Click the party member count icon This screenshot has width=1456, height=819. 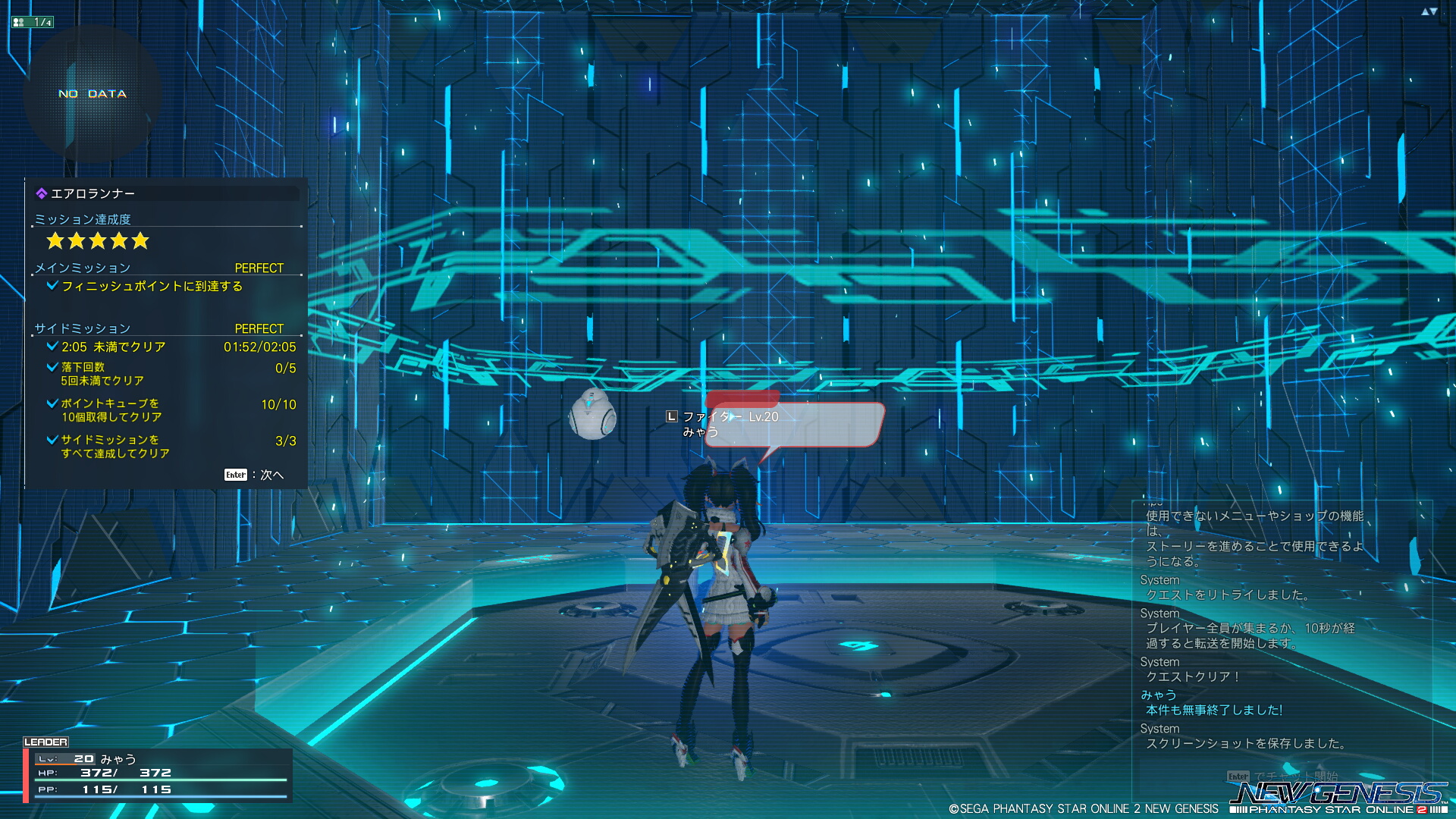(33, 22)
